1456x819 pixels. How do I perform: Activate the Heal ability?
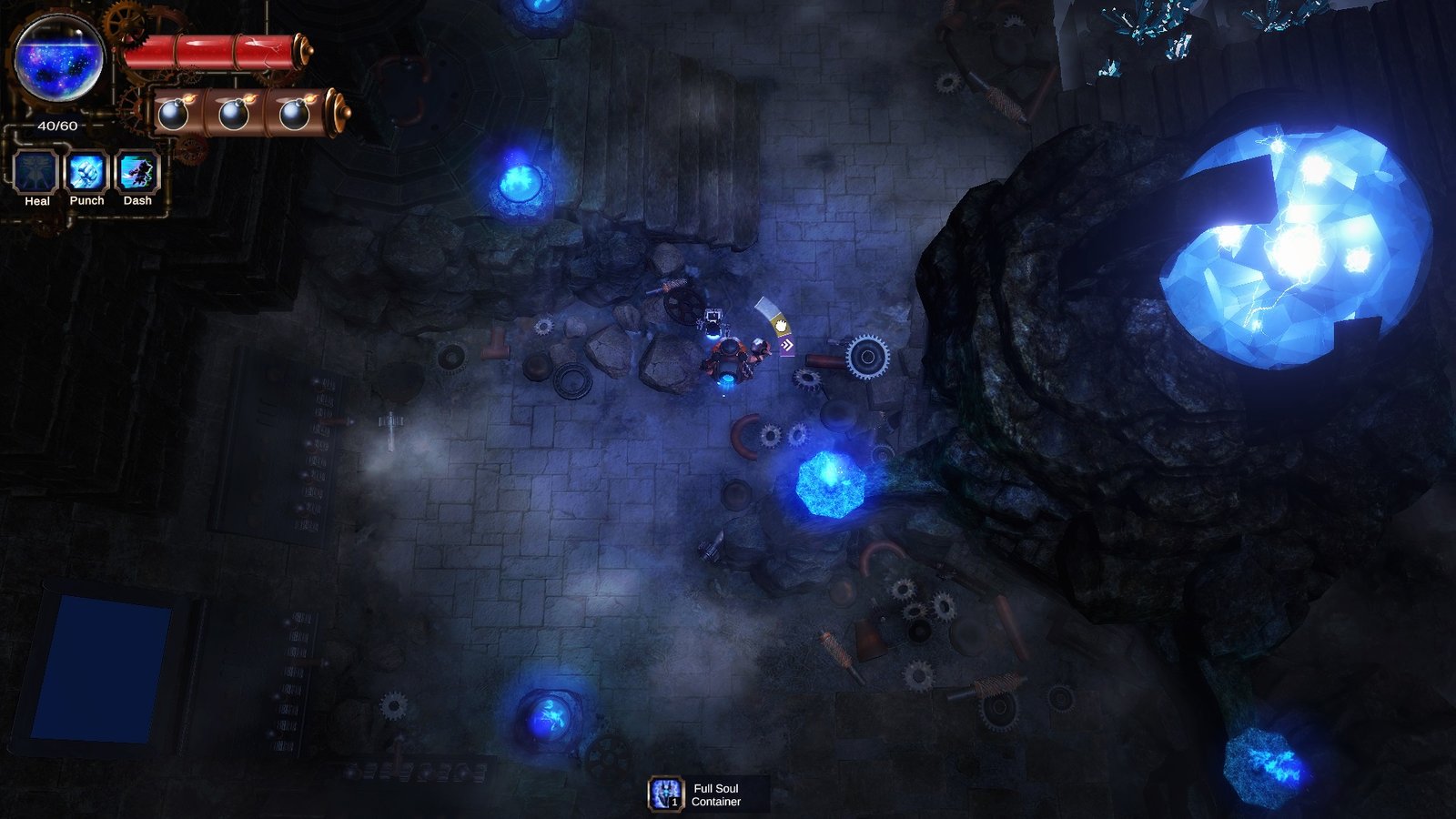click(x=36, y=172)
